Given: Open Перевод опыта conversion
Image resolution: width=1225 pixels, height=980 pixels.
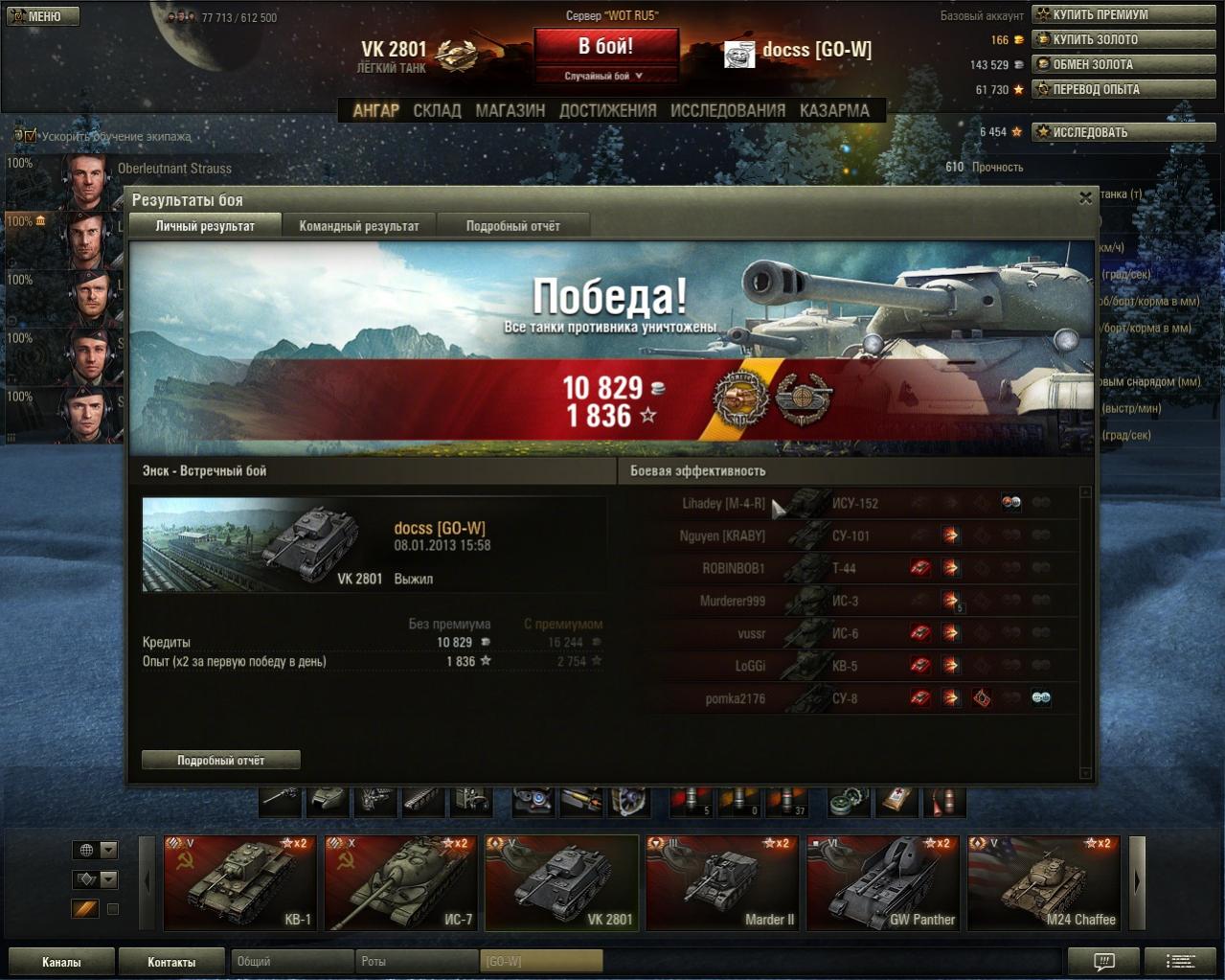Looking at the screenshot, I should point(1123,89).
